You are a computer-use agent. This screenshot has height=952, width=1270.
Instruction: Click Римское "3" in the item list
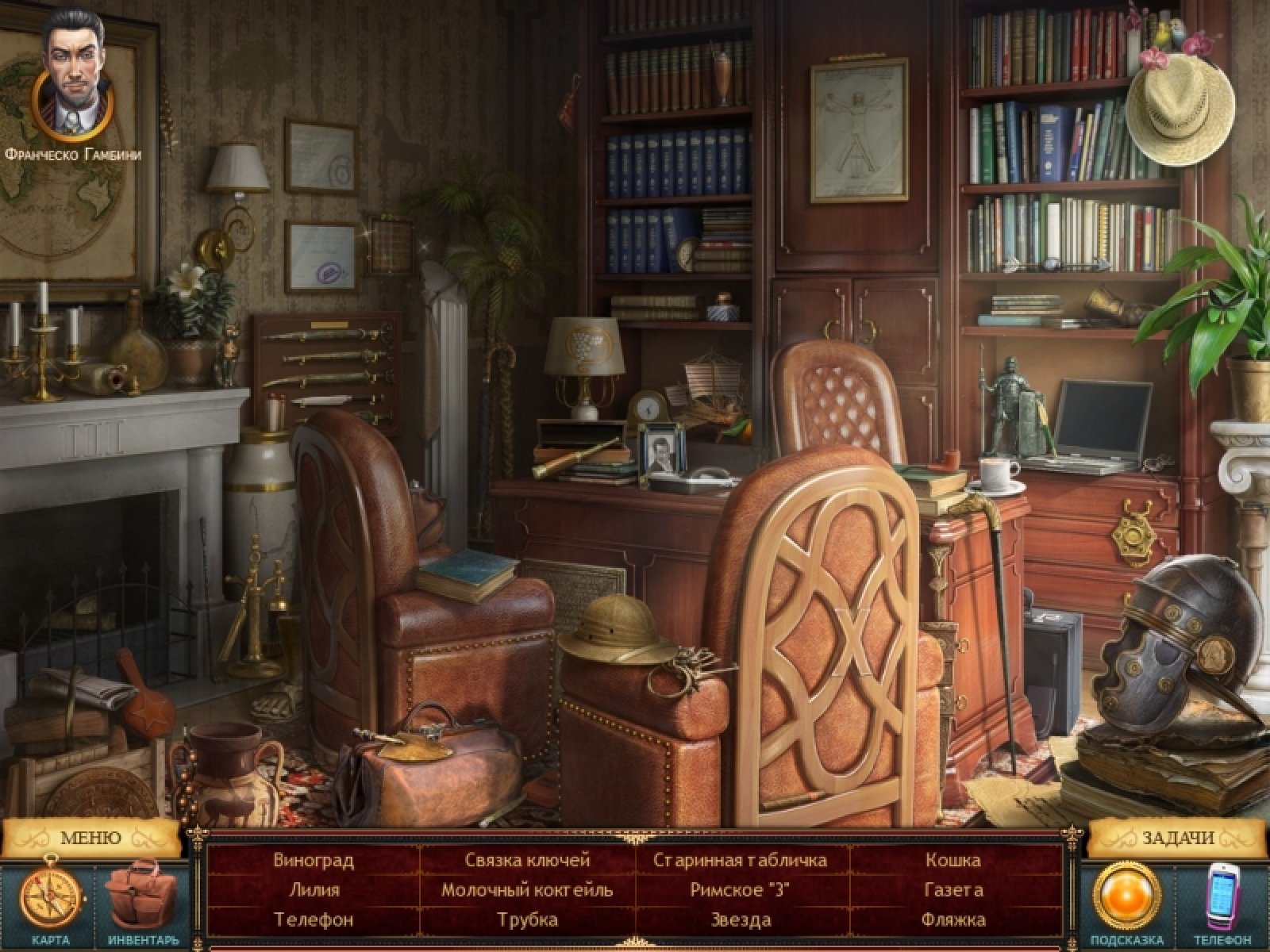point(741,890)
